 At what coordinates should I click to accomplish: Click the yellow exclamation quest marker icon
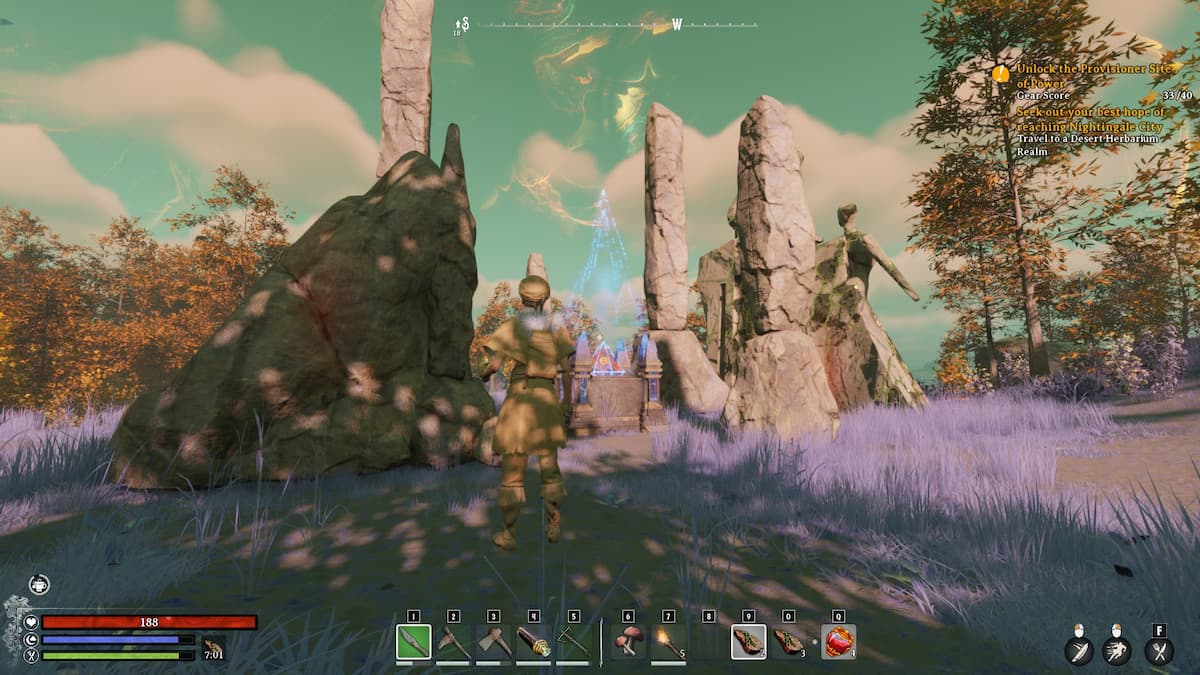tap(1000, 73)
